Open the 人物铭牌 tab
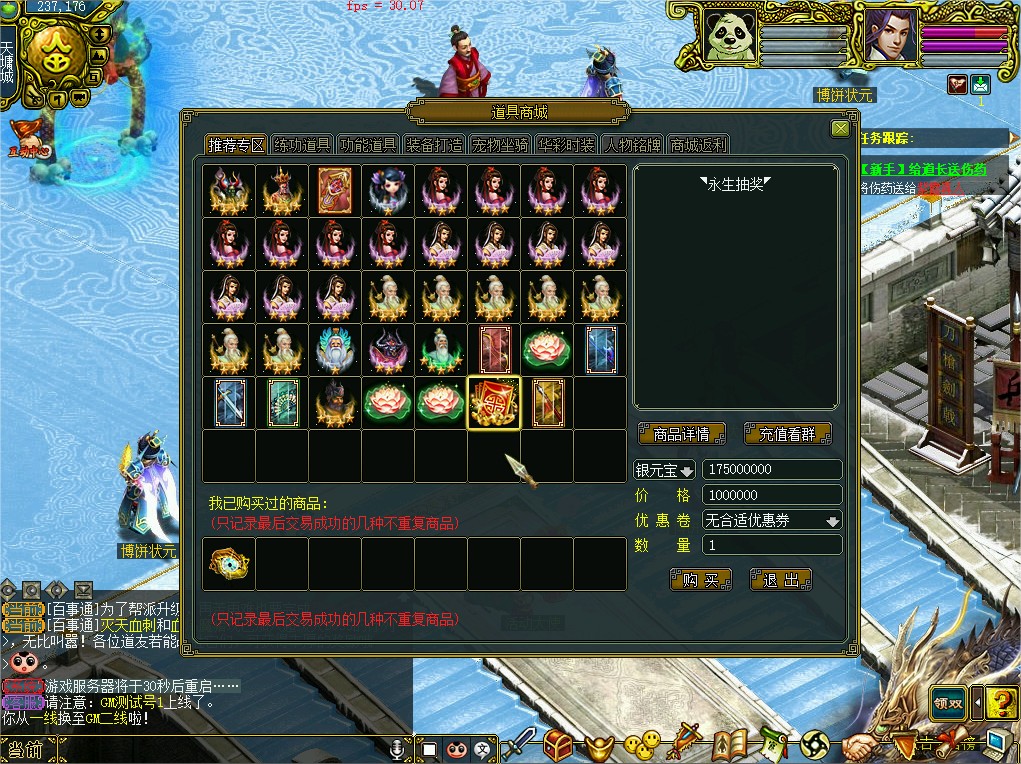The width and height of the screenshot is (1021, 764). [632, 145]
